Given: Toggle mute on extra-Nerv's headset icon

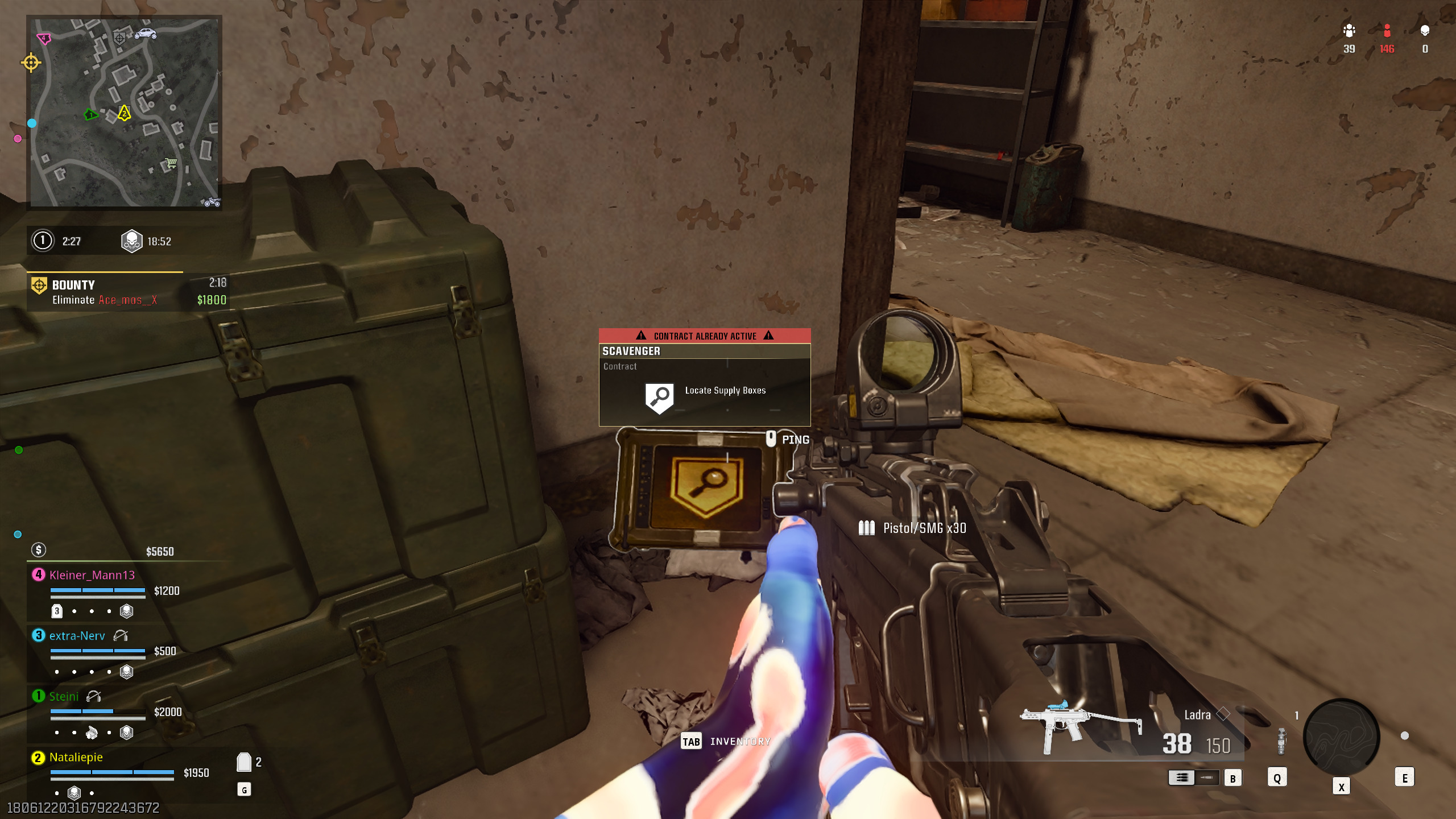Looking at the screenshot, I should 121,636.
